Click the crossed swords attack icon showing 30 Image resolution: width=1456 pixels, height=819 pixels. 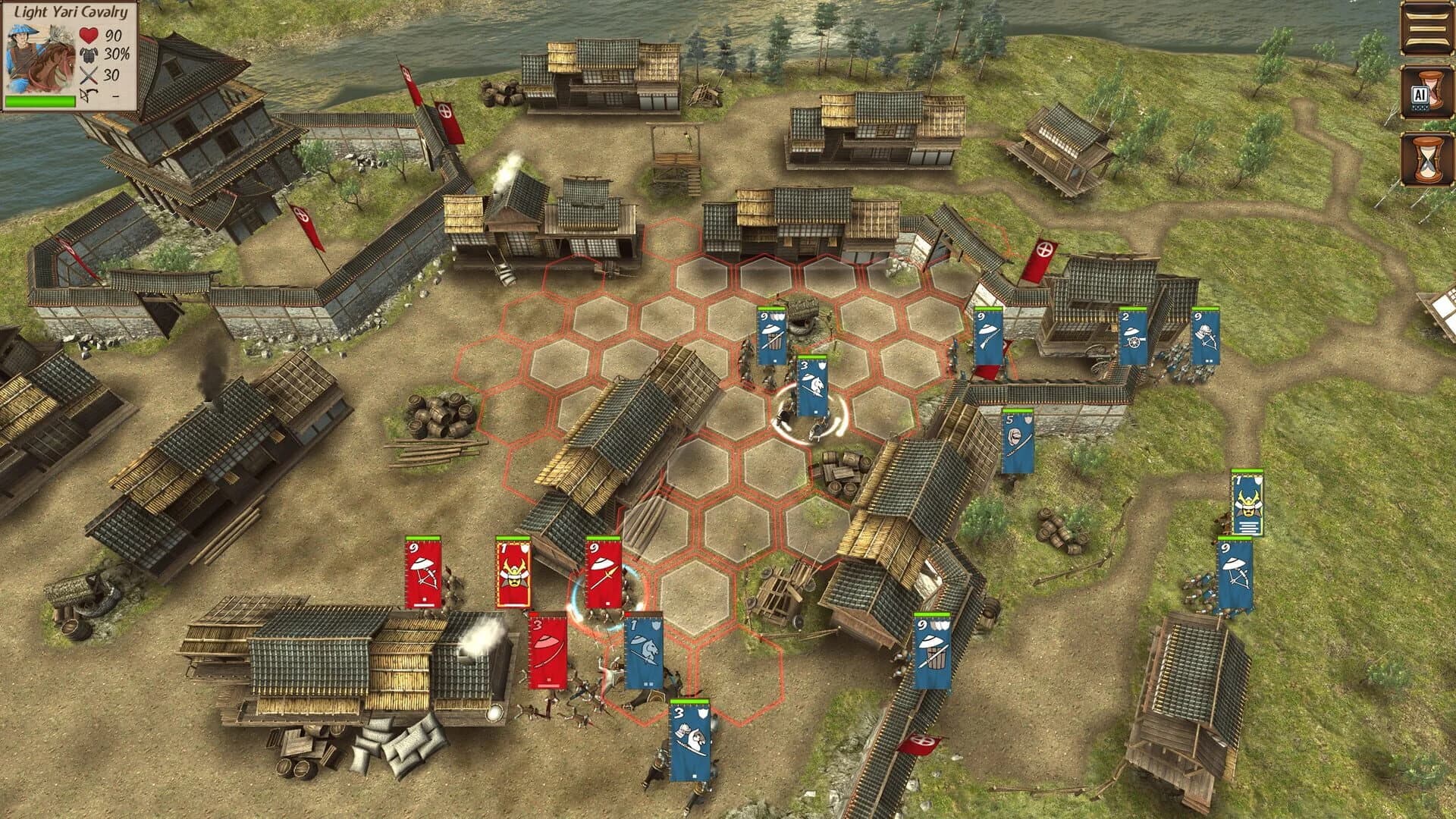tap(88, 76)
